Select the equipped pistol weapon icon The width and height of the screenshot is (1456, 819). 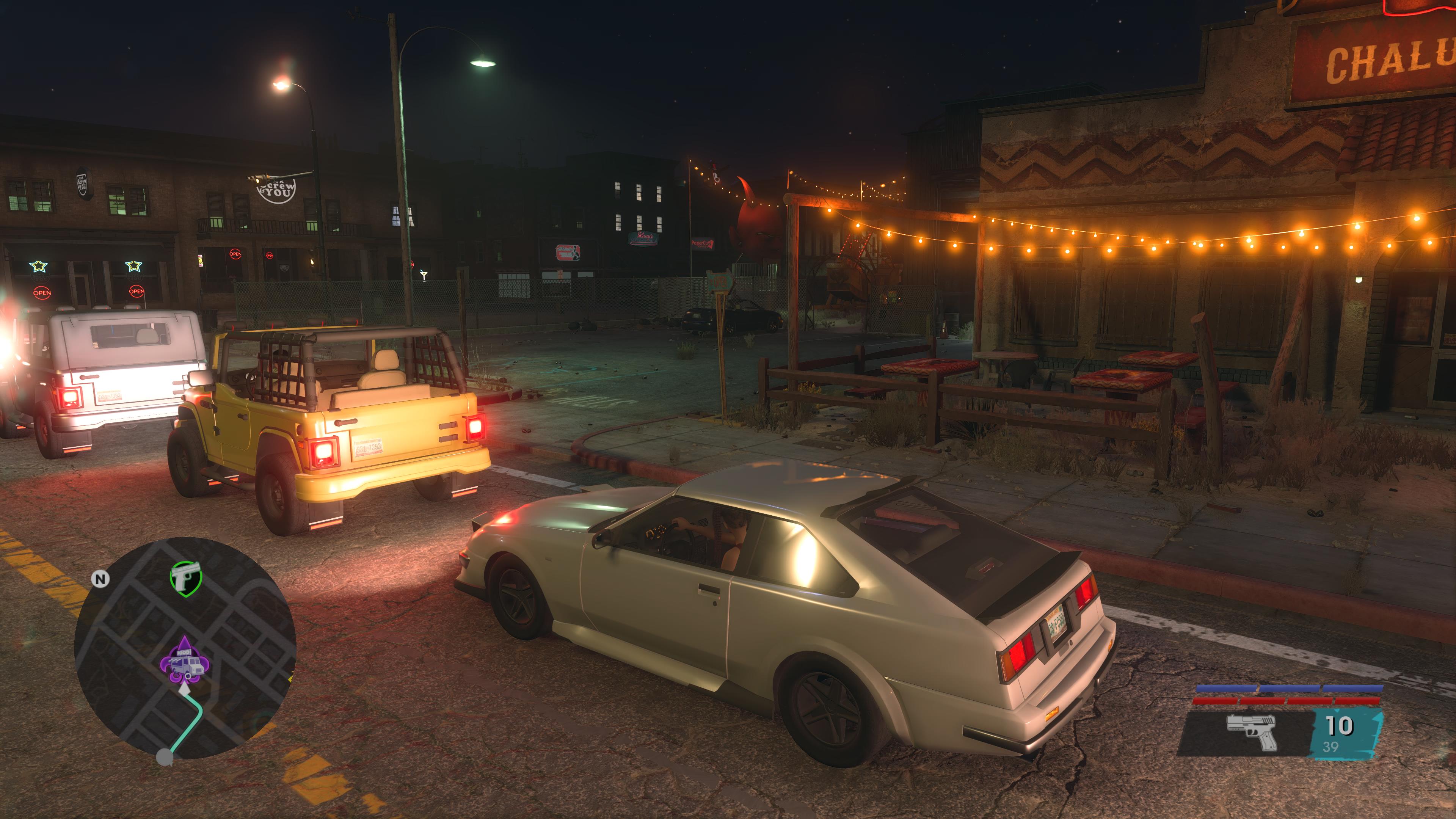pyautogui.click(x=1251, y=731)
